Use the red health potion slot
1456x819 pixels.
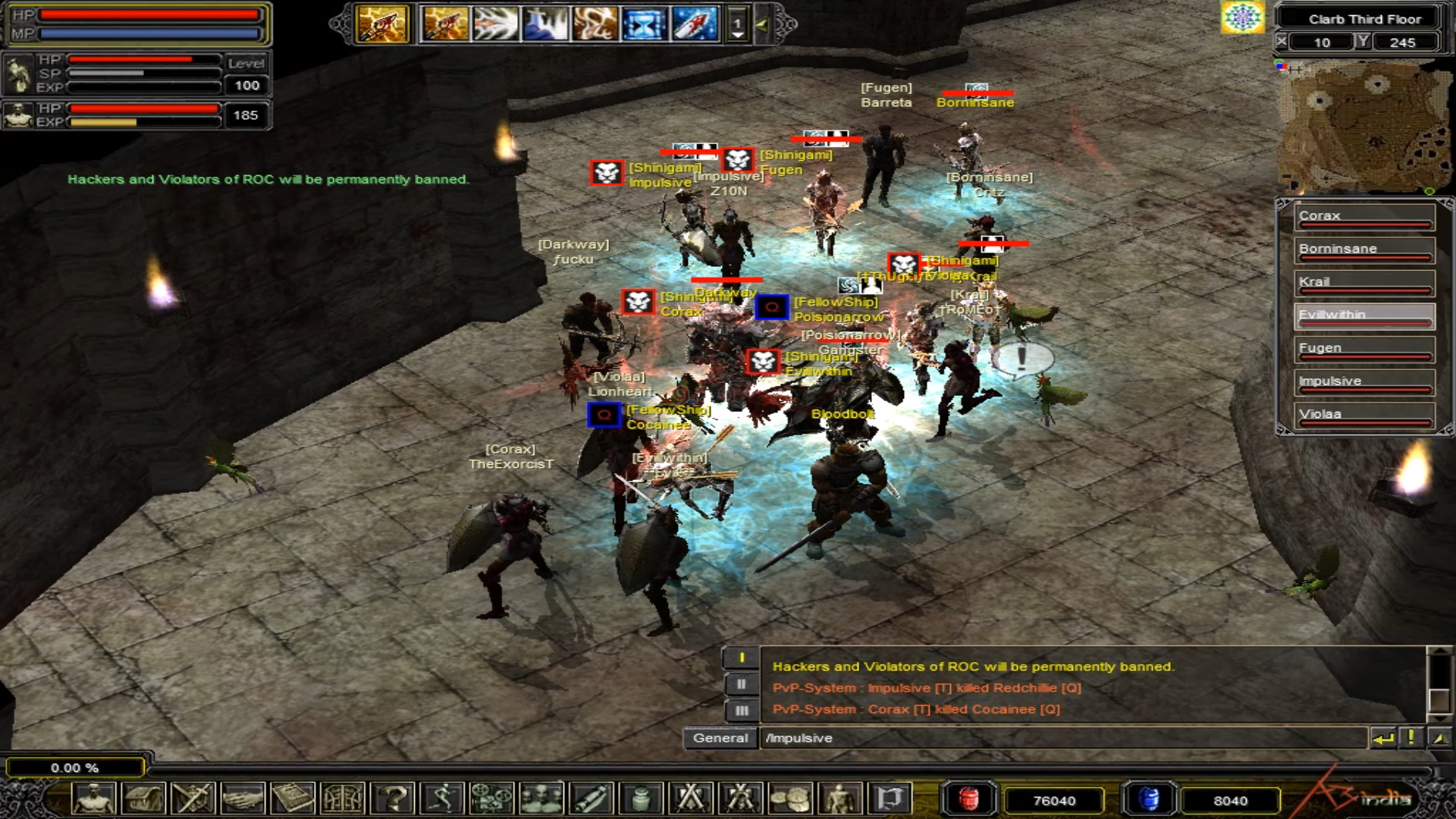pos(968,799)
